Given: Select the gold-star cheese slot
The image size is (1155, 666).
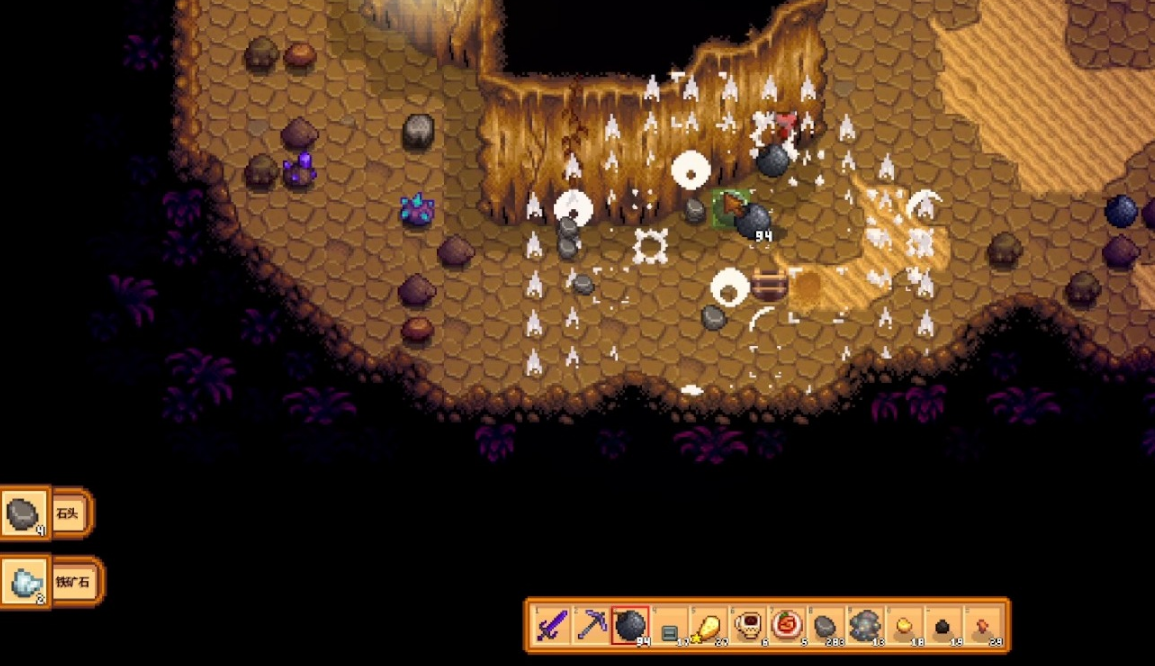Looking at the screenshot, I should pos(709,626).
